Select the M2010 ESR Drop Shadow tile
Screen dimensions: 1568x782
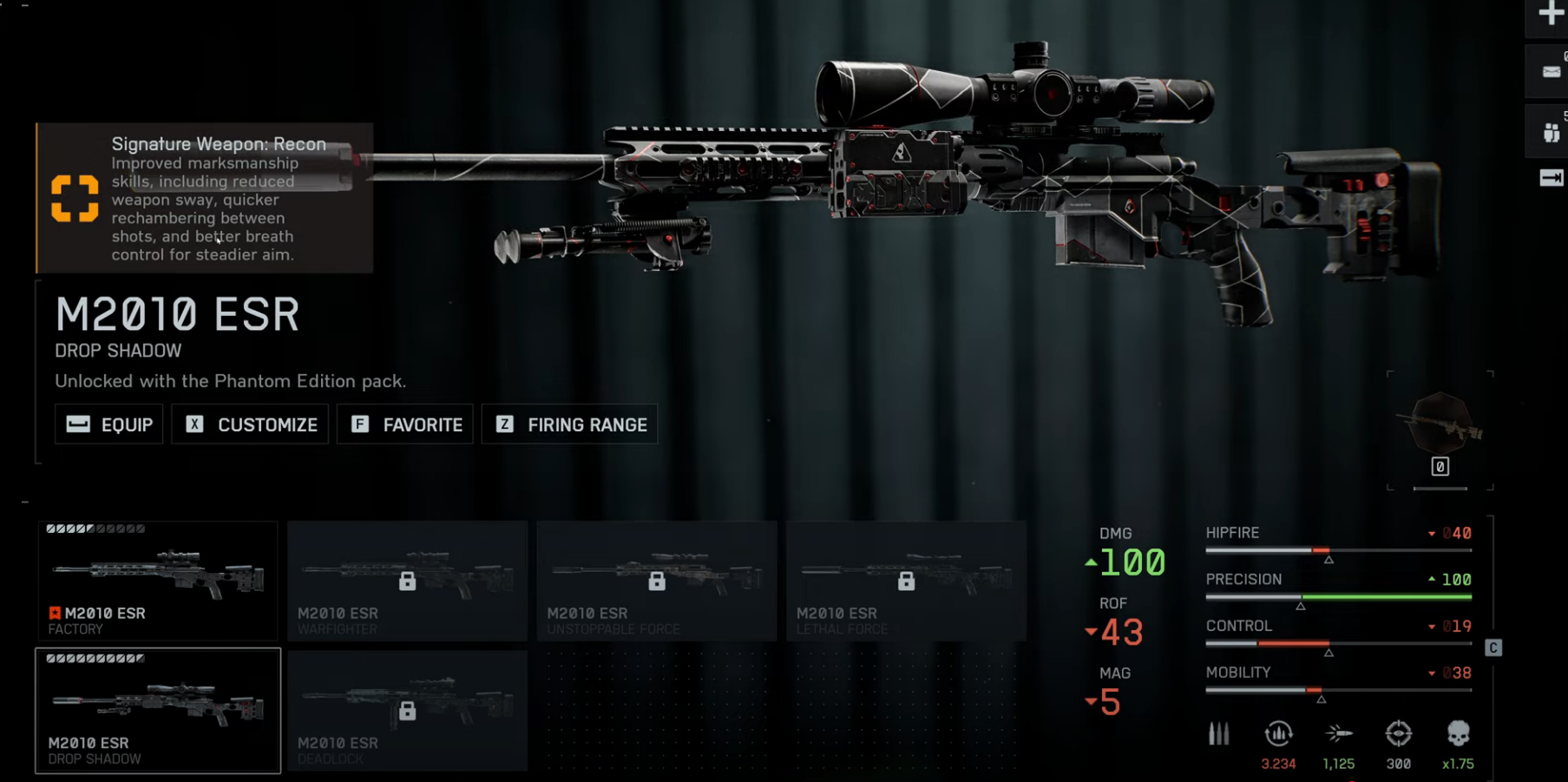(x=158, y=711)
